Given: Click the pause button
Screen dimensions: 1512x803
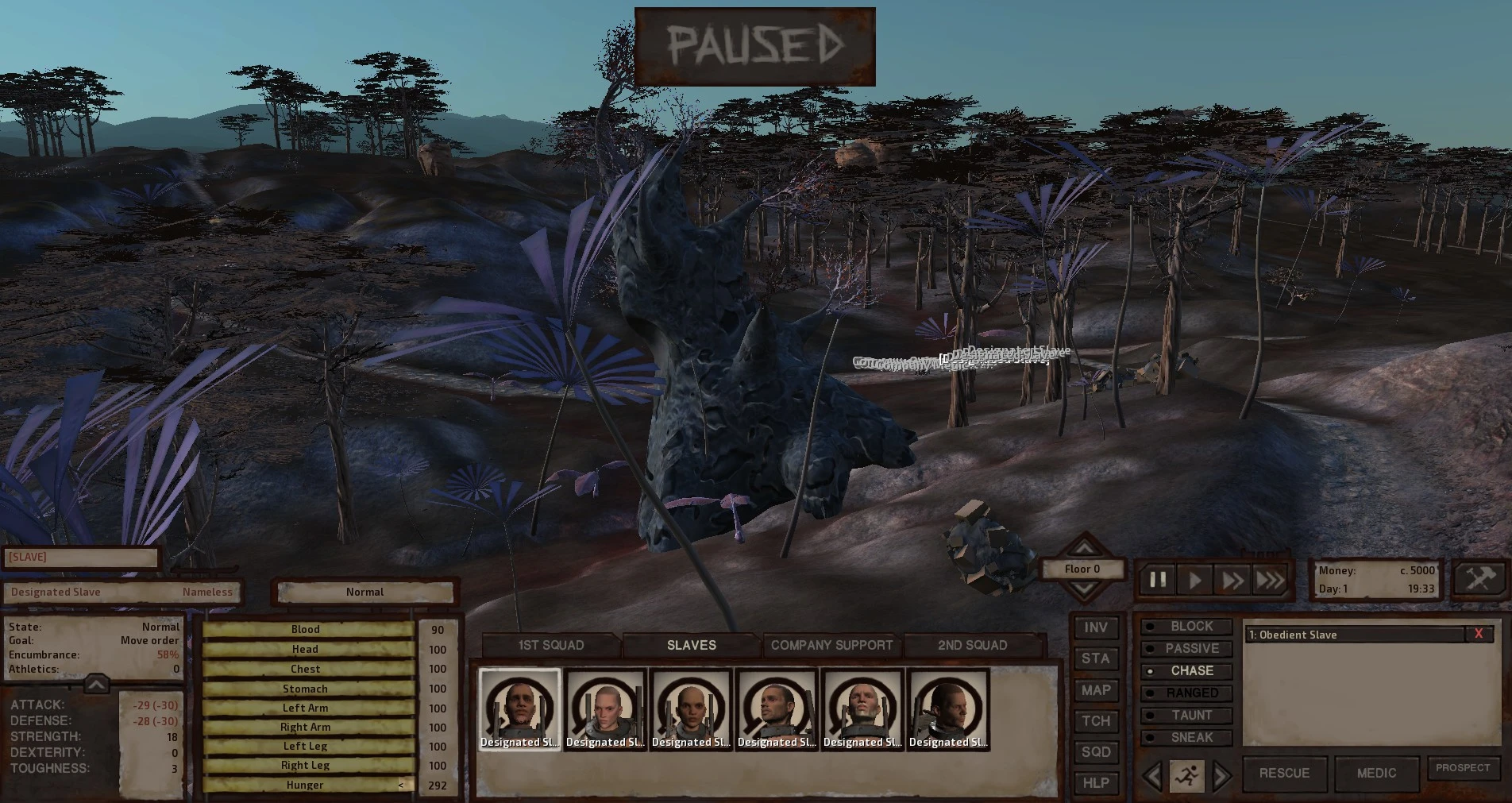Looking at the screenshot, I should point(1158,580).
